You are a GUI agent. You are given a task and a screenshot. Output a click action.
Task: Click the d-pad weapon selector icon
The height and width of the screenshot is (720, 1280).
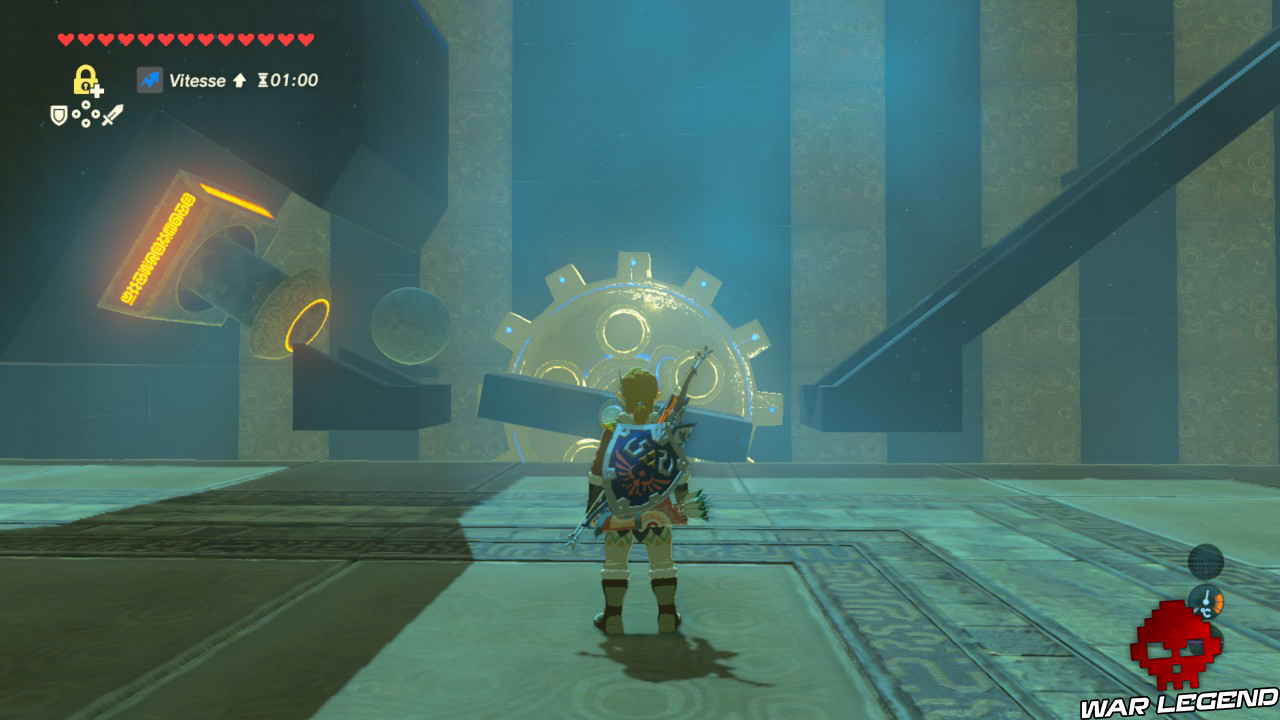[x=86, y=115]
